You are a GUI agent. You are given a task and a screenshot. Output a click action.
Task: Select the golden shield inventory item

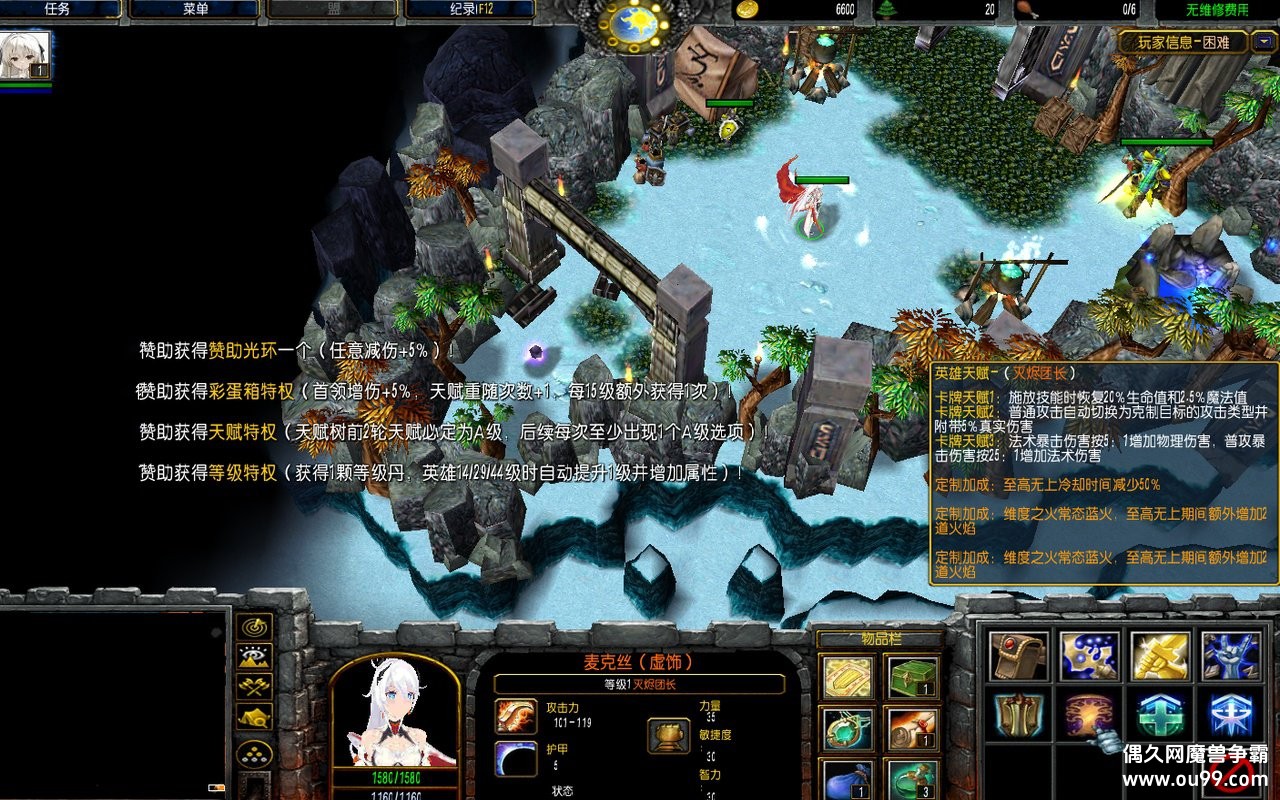coord(848,678)
